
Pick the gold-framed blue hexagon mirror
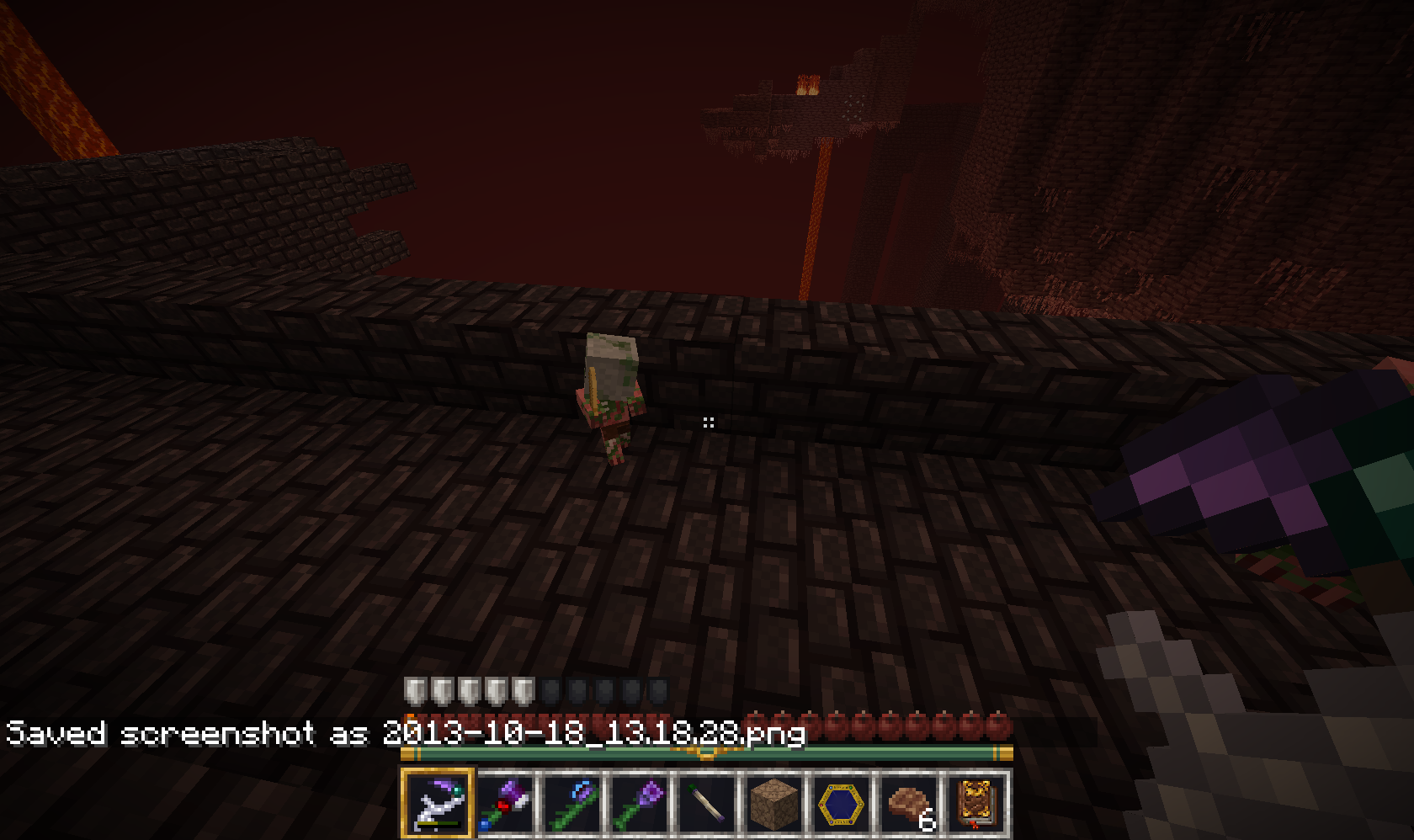click(842, 802)
